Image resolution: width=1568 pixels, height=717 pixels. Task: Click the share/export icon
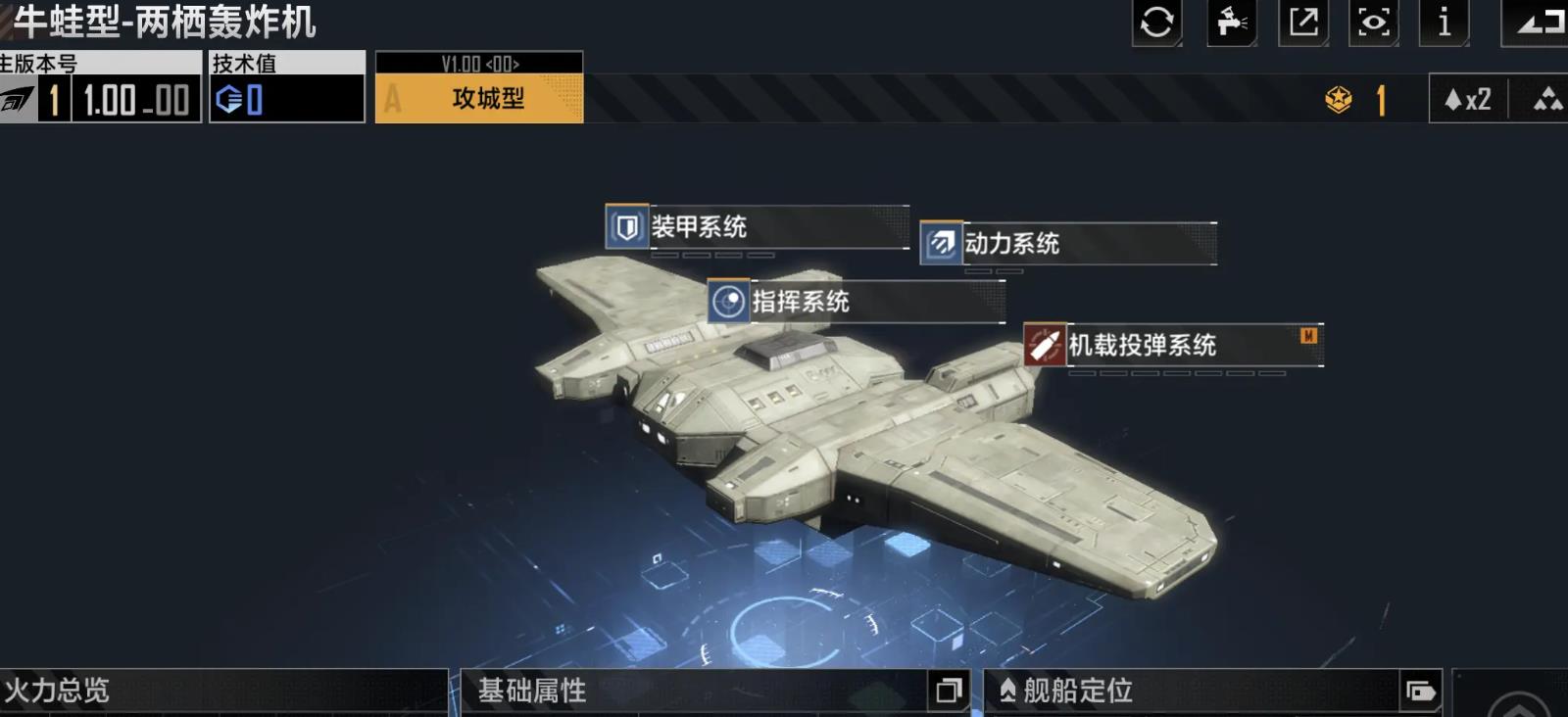[1301, 24]
